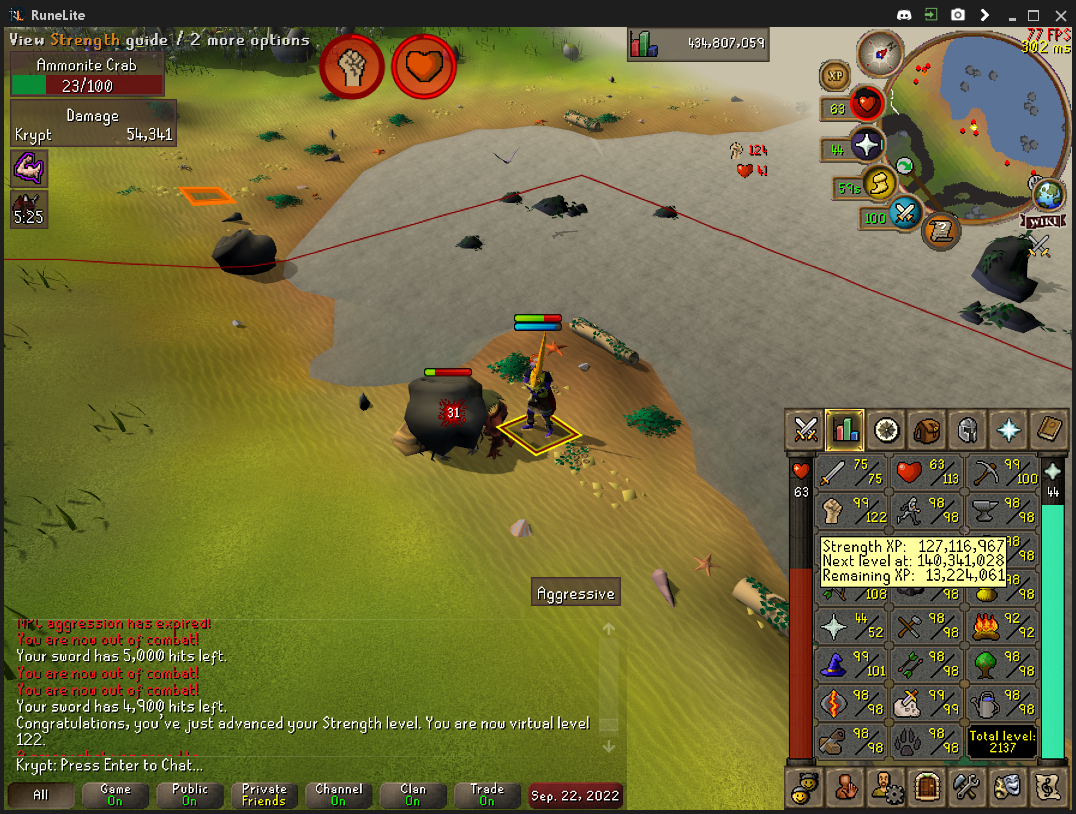The width and height of the screenshot is (1076, 814).
Task: Open the Settings wrench tab
Action: (x=967, y=786)
